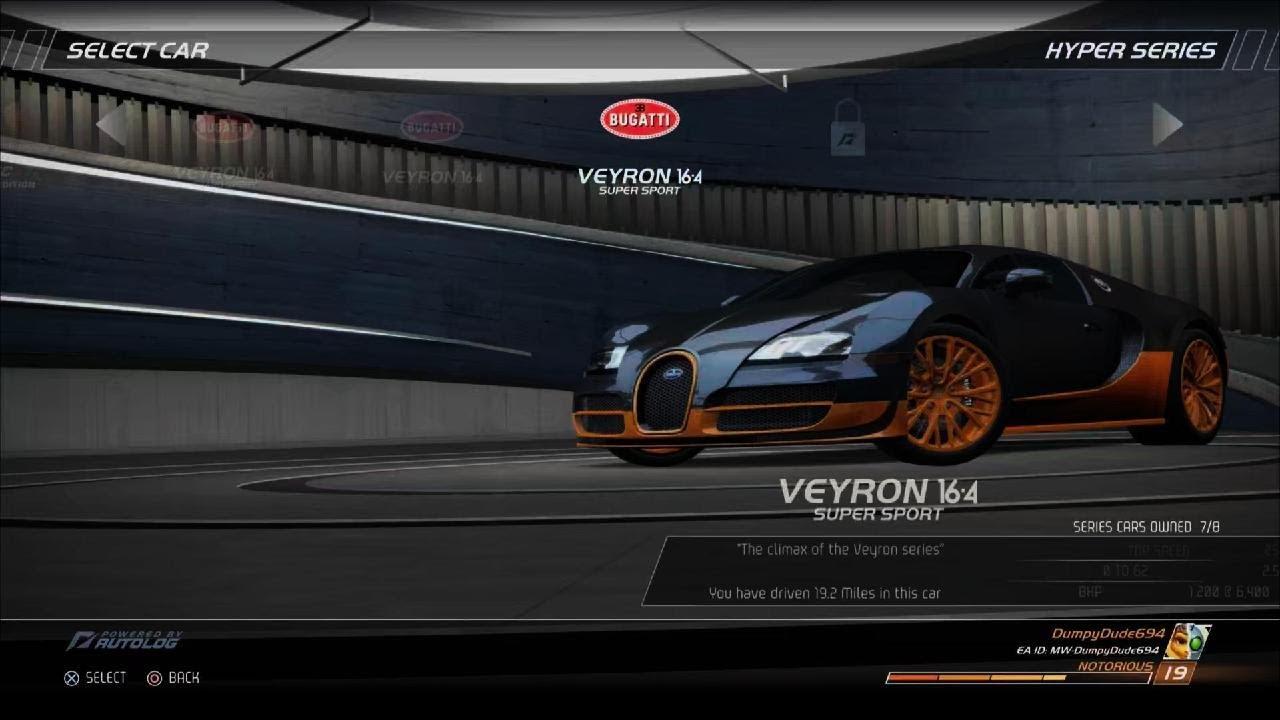Viewport: 1280px width, 720px height.
Task: View the DumpyDude694 profile avatar
Action: tap(1187, 641)
